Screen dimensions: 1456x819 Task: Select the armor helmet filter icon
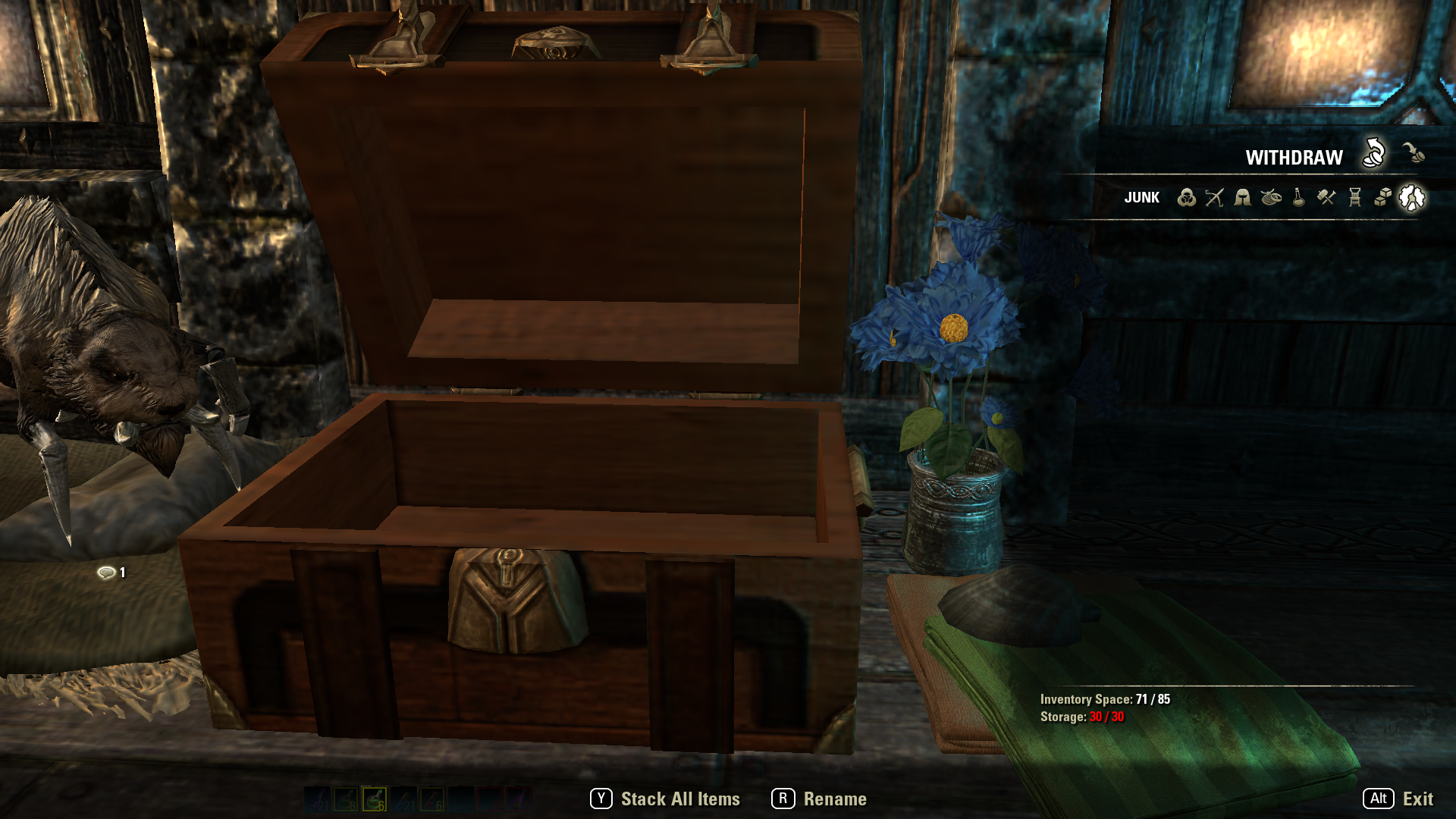1243,197
